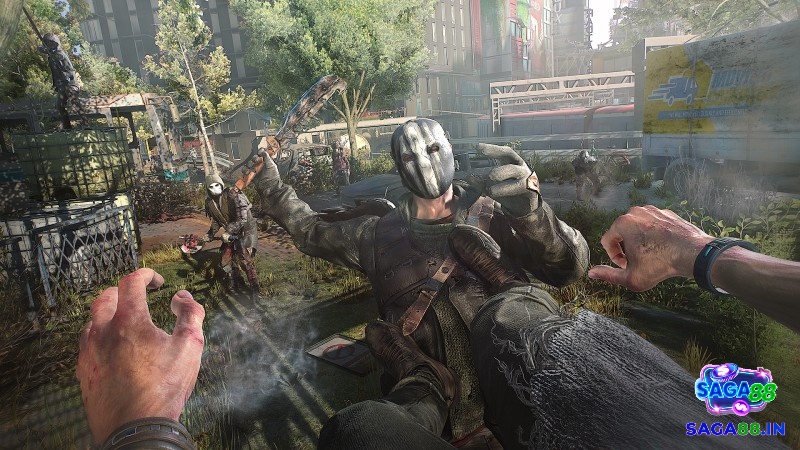Open the SAGA88.IN website link text
Image resolution: width=800 pixels, height=450 pixels.
point(735,428)
